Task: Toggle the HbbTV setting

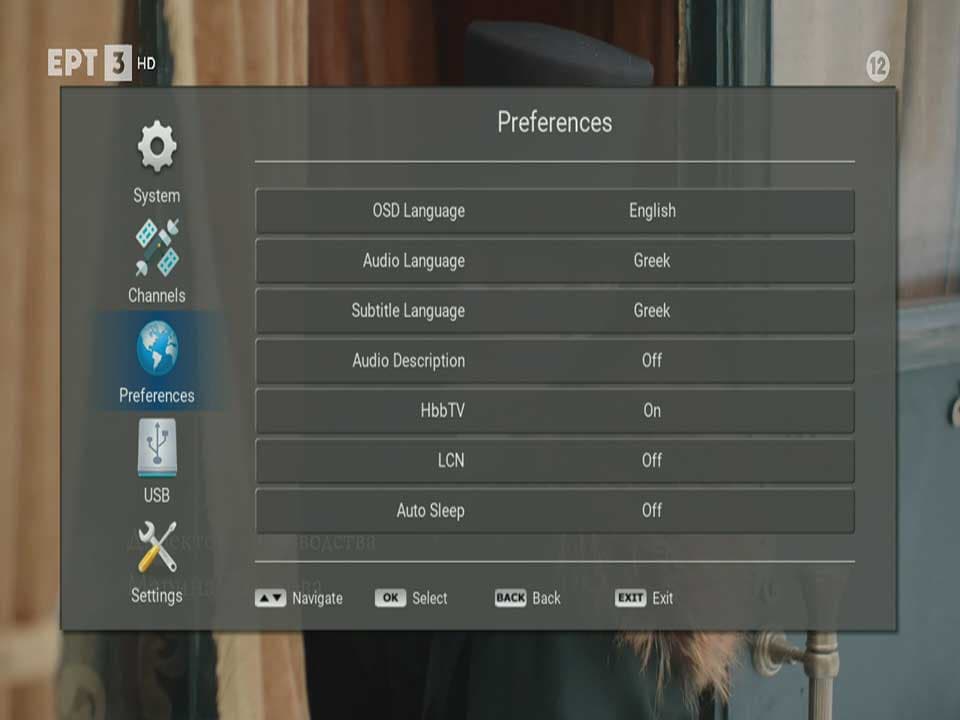Action: [554, 411]
